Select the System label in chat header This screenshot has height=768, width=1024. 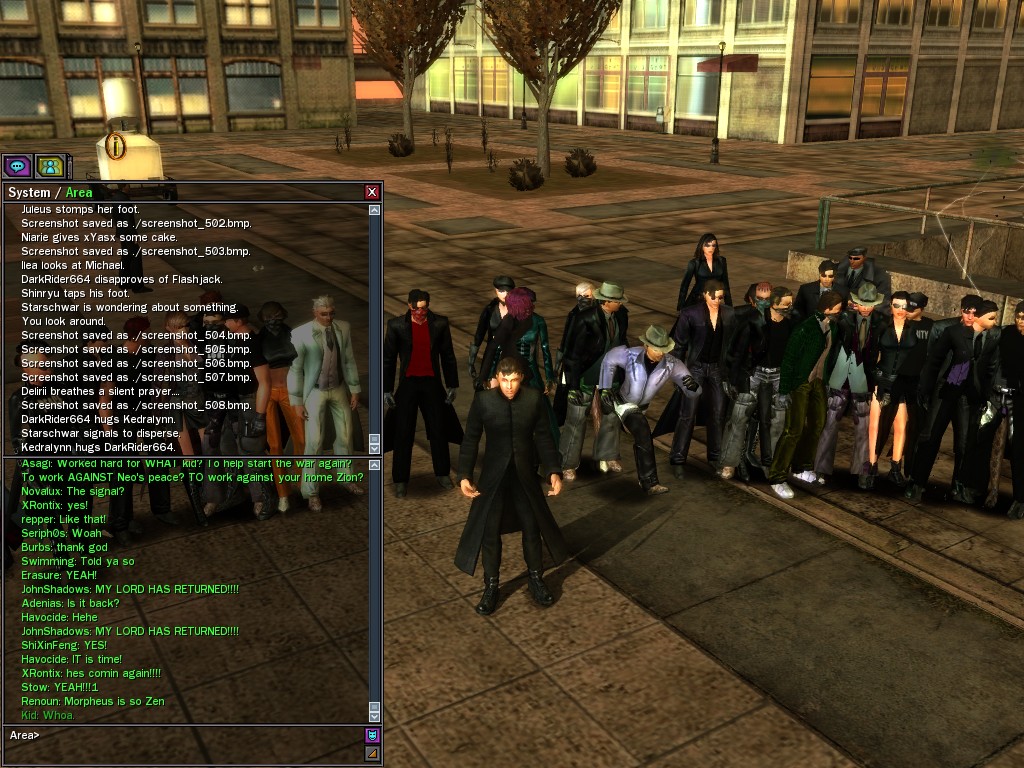pyautogui.click(x=28, y=192)
